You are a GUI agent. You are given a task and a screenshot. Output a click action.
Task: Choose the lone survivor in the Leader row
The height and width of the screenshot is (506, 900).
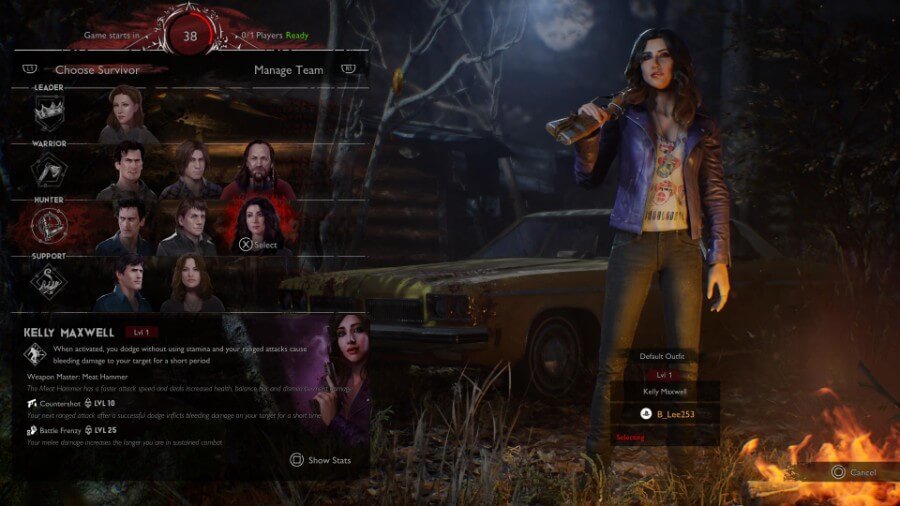coord(127,112)
